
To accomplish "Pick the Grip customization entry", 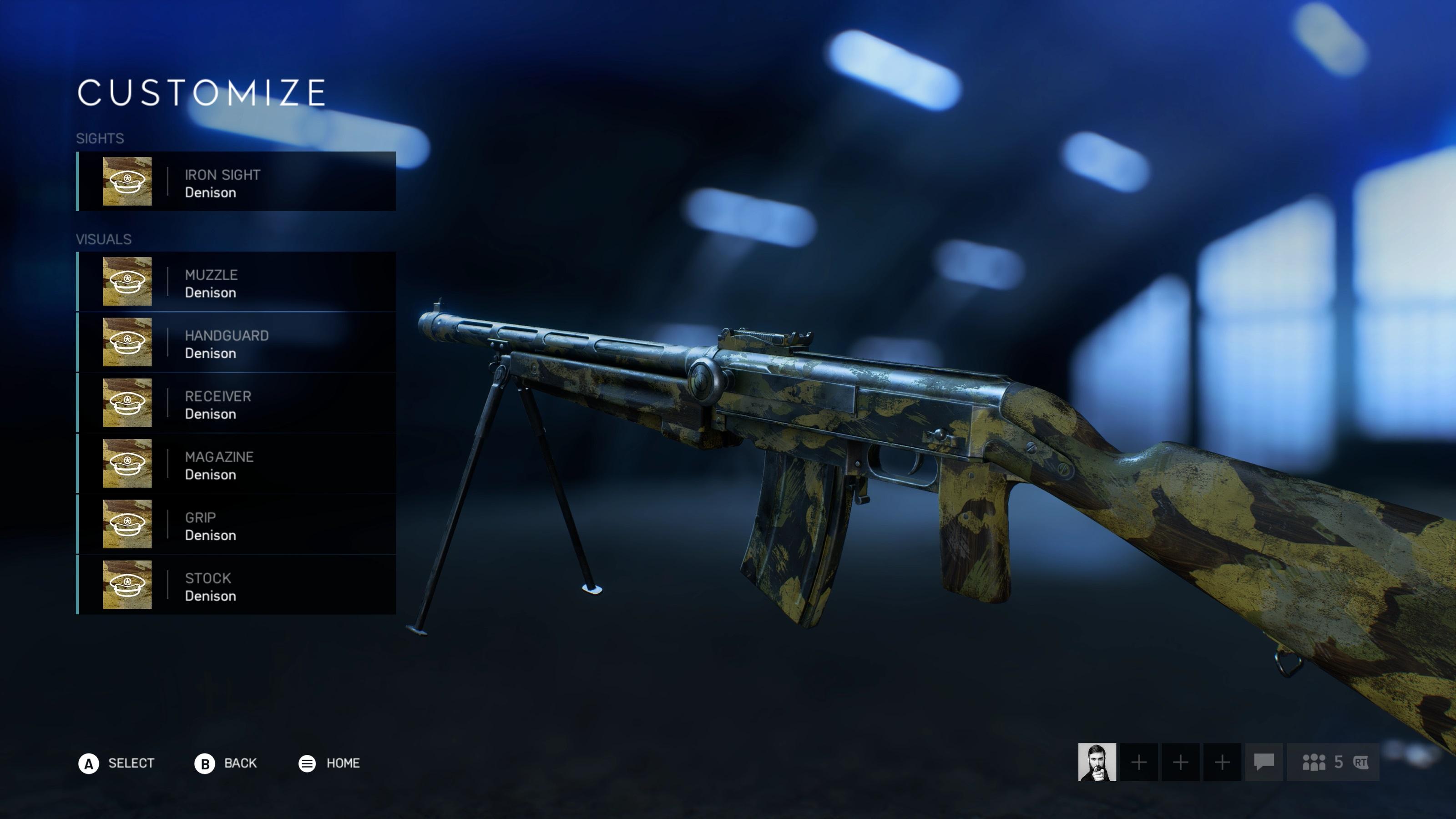I will point(236,525).
